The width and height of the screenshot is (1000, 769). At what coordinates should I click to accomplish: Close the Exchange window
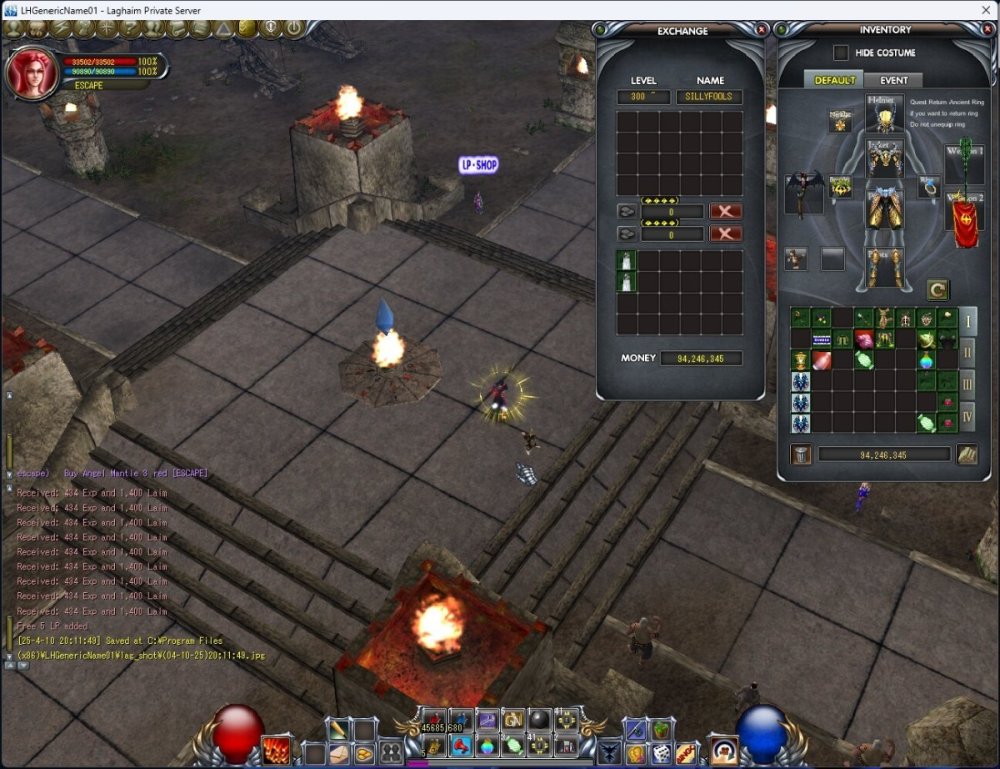click(762, 30)
